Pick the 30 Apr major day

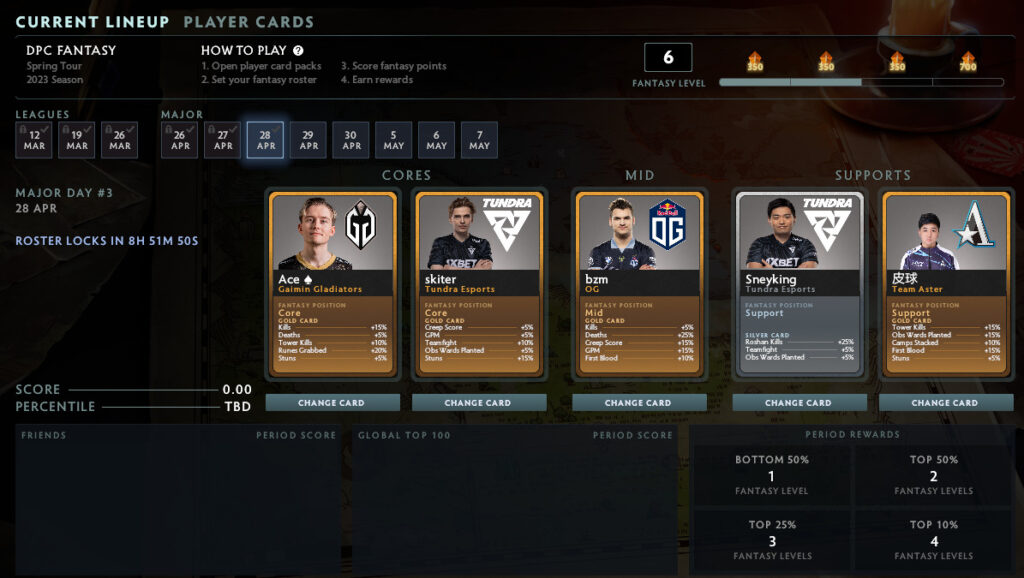pos(351,140)
